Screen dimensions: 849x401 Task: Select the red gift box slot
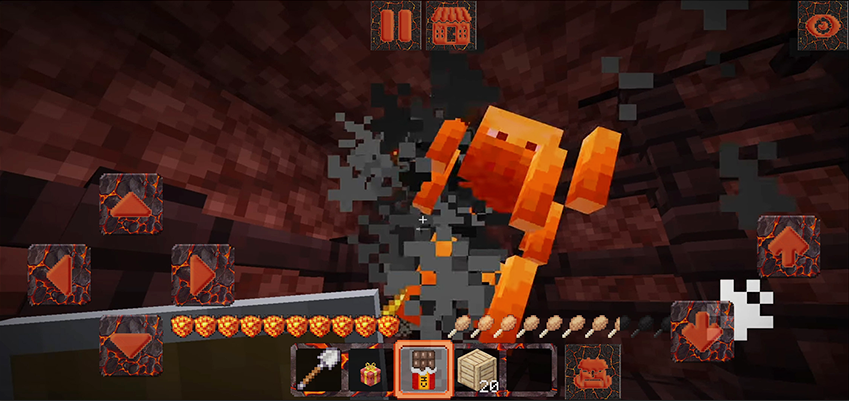click(x=368, y=370)
